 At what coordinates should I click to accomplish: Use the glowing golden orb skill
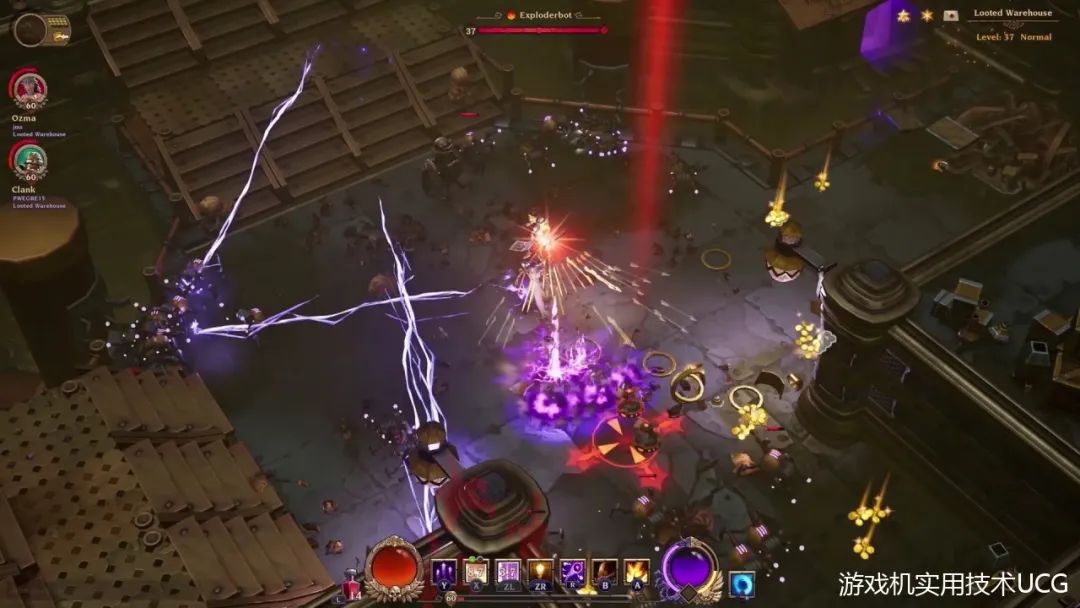tap(540, 573)
